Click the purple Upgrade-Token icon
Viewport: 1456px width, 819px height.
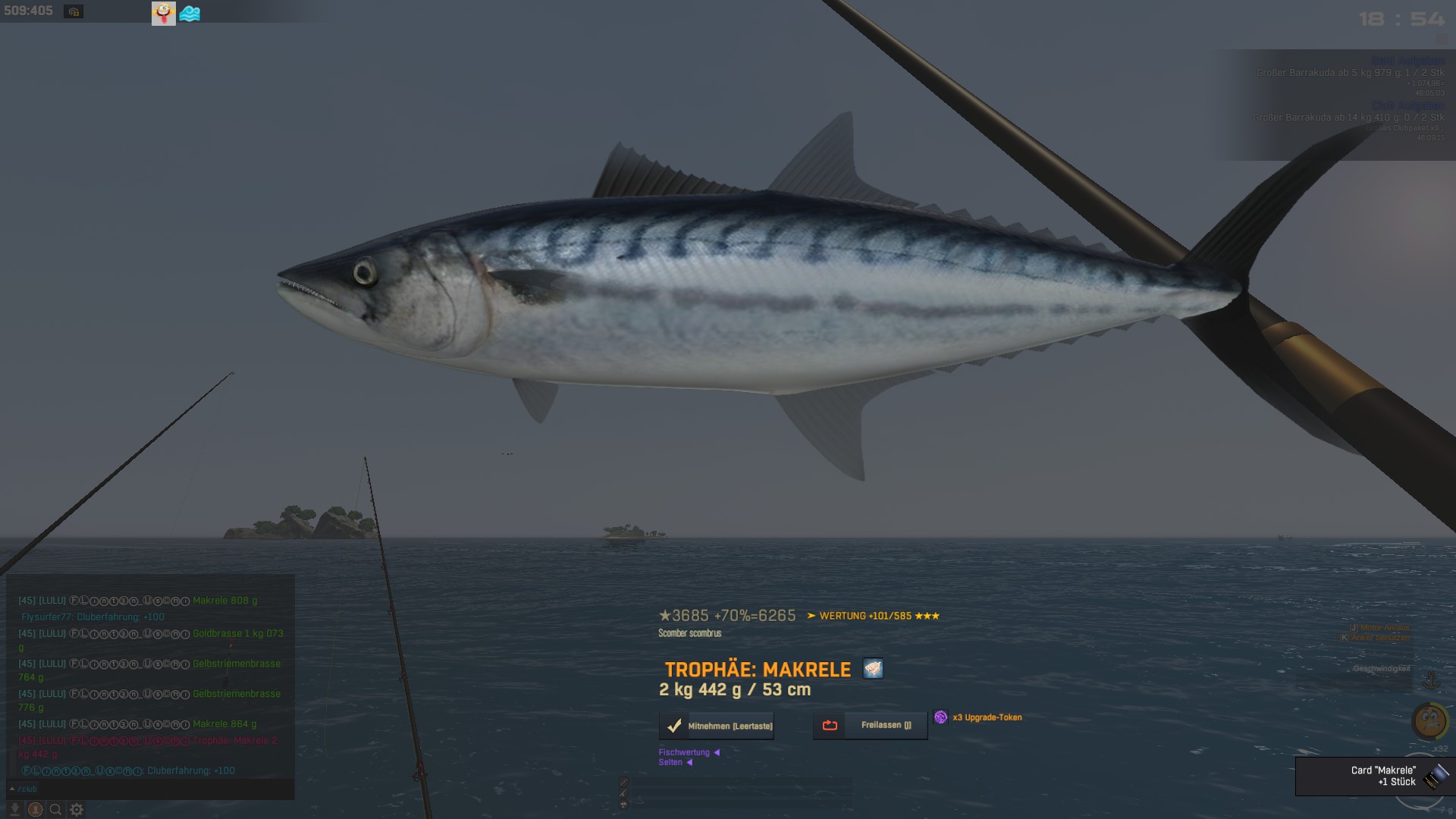click(x=940, y=717)
